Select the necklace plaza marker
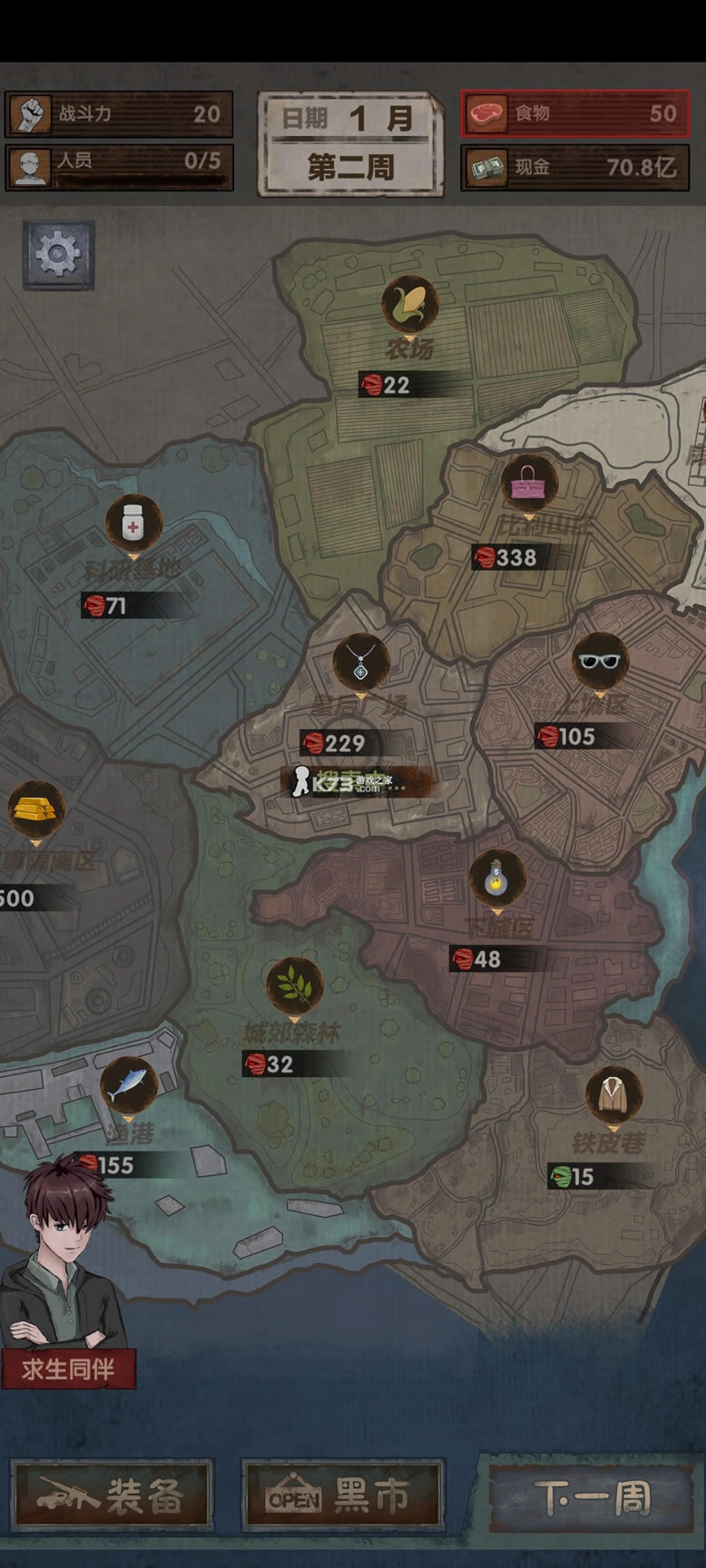706x1568 pixels. (360, 661)
